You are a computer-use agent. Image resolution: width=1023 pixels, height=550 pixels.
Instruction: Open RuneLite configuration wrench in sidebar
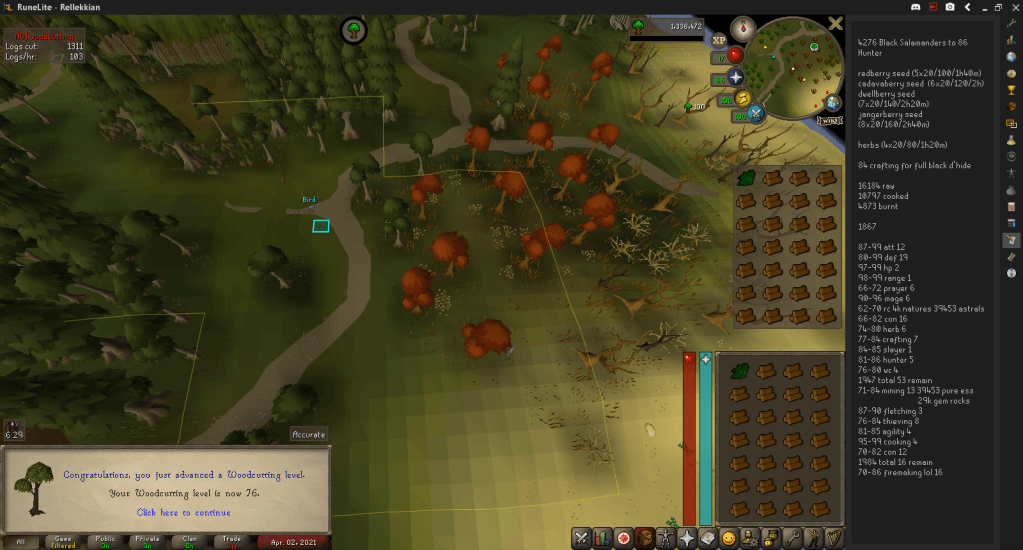pyautogui.click(x=1012, y=23)
